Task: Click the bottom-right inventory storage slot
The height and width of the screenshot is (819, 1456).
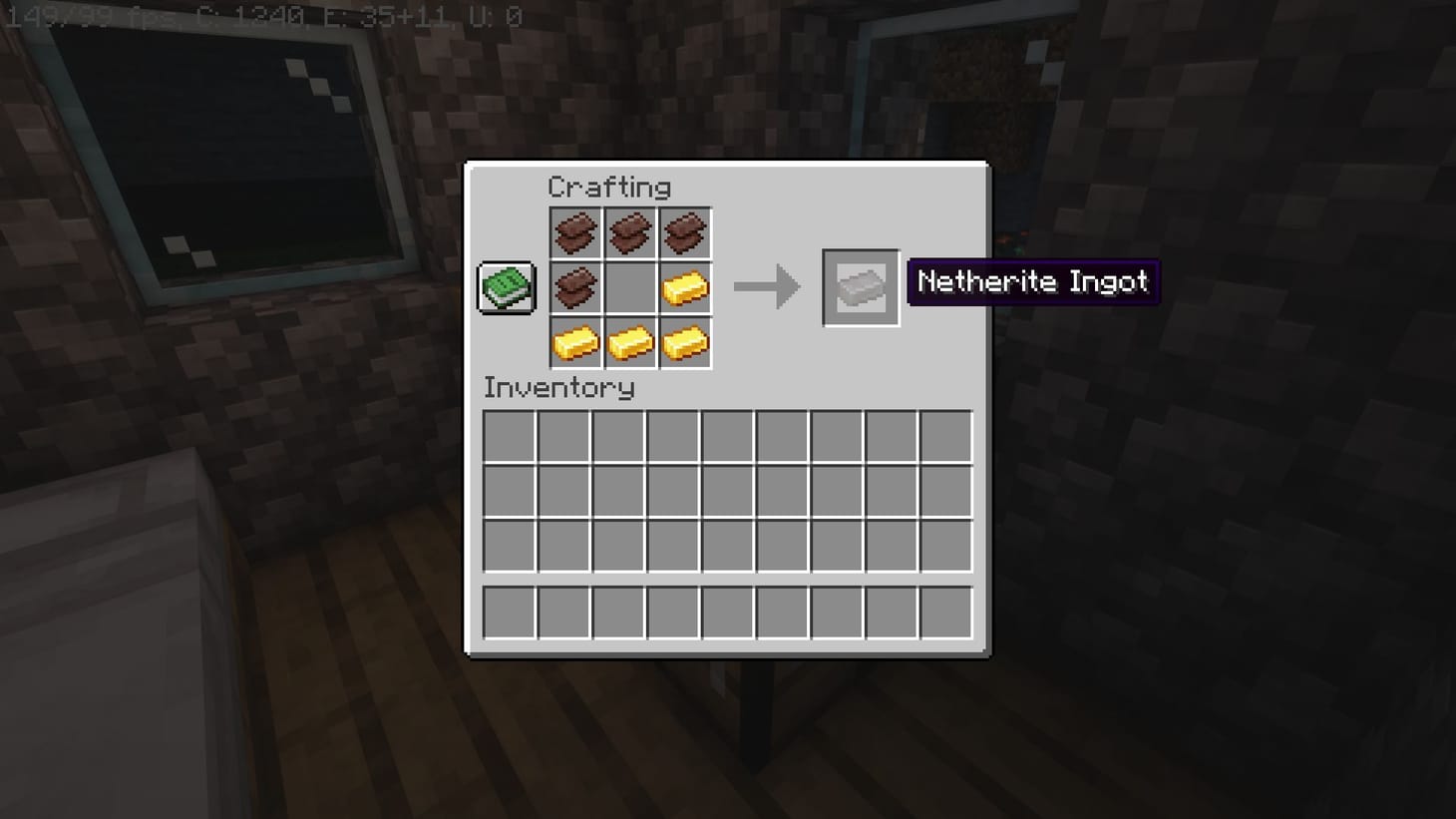Action: (944, 545)
